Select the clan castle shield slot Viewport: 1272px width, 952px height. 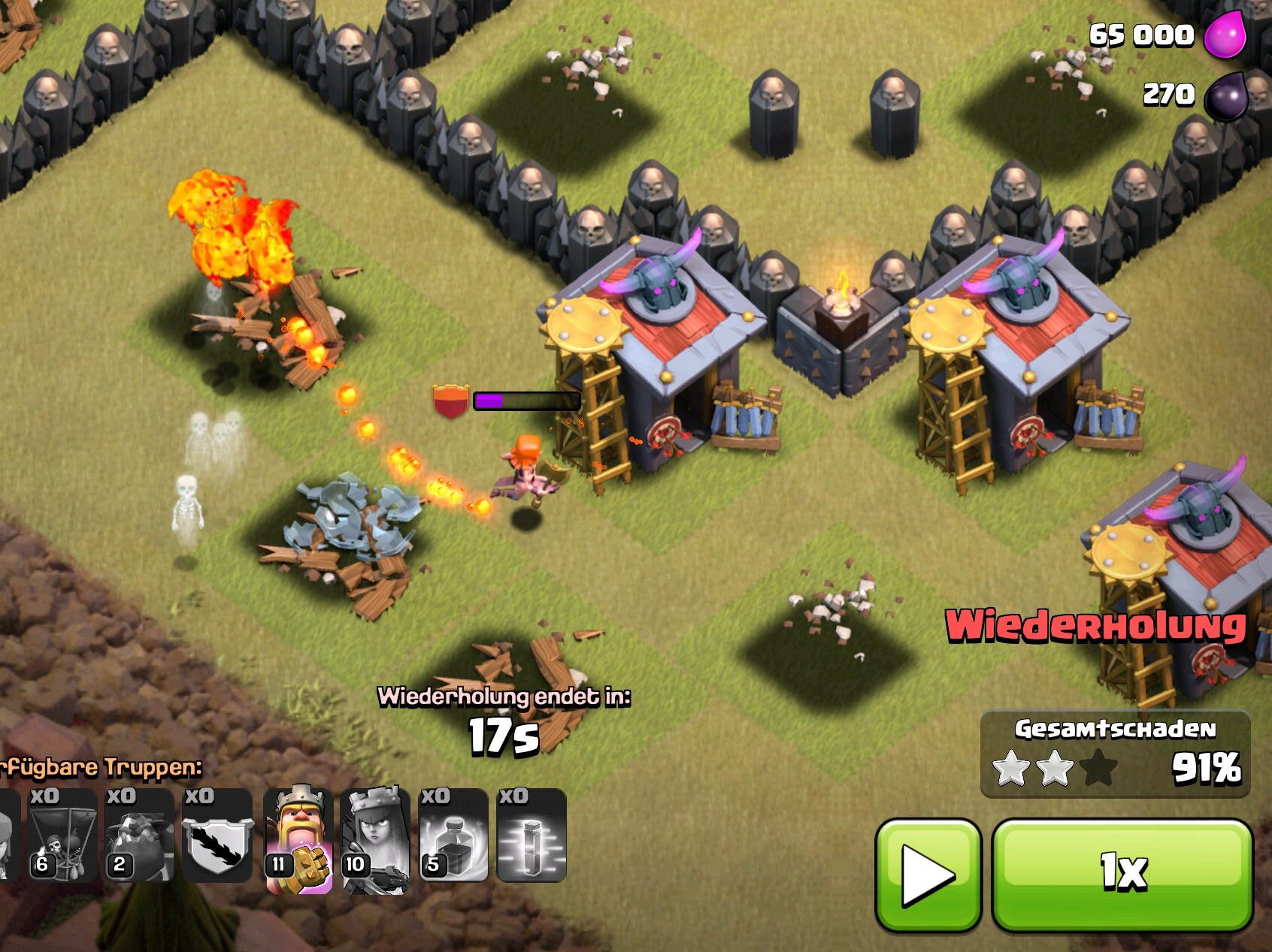click(x=218, y=836)
